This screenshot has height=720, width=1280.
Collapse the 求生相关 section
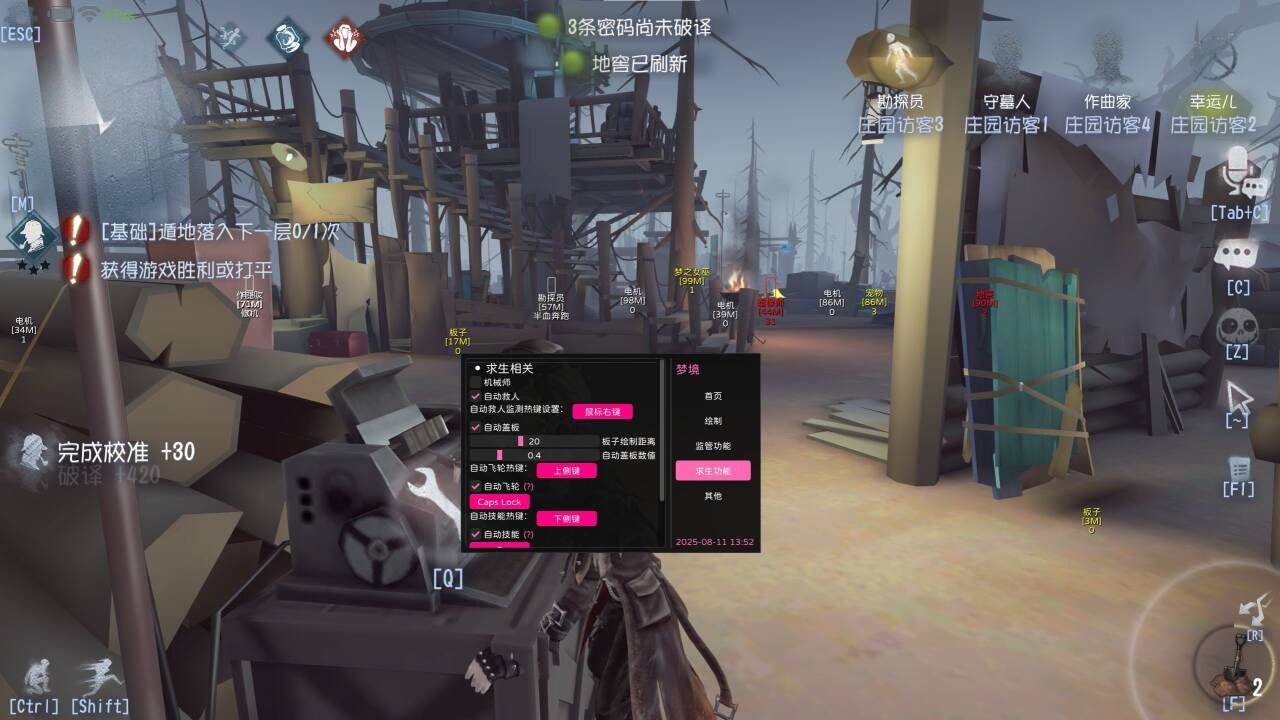pyautogui.click(x=477, y=370)
